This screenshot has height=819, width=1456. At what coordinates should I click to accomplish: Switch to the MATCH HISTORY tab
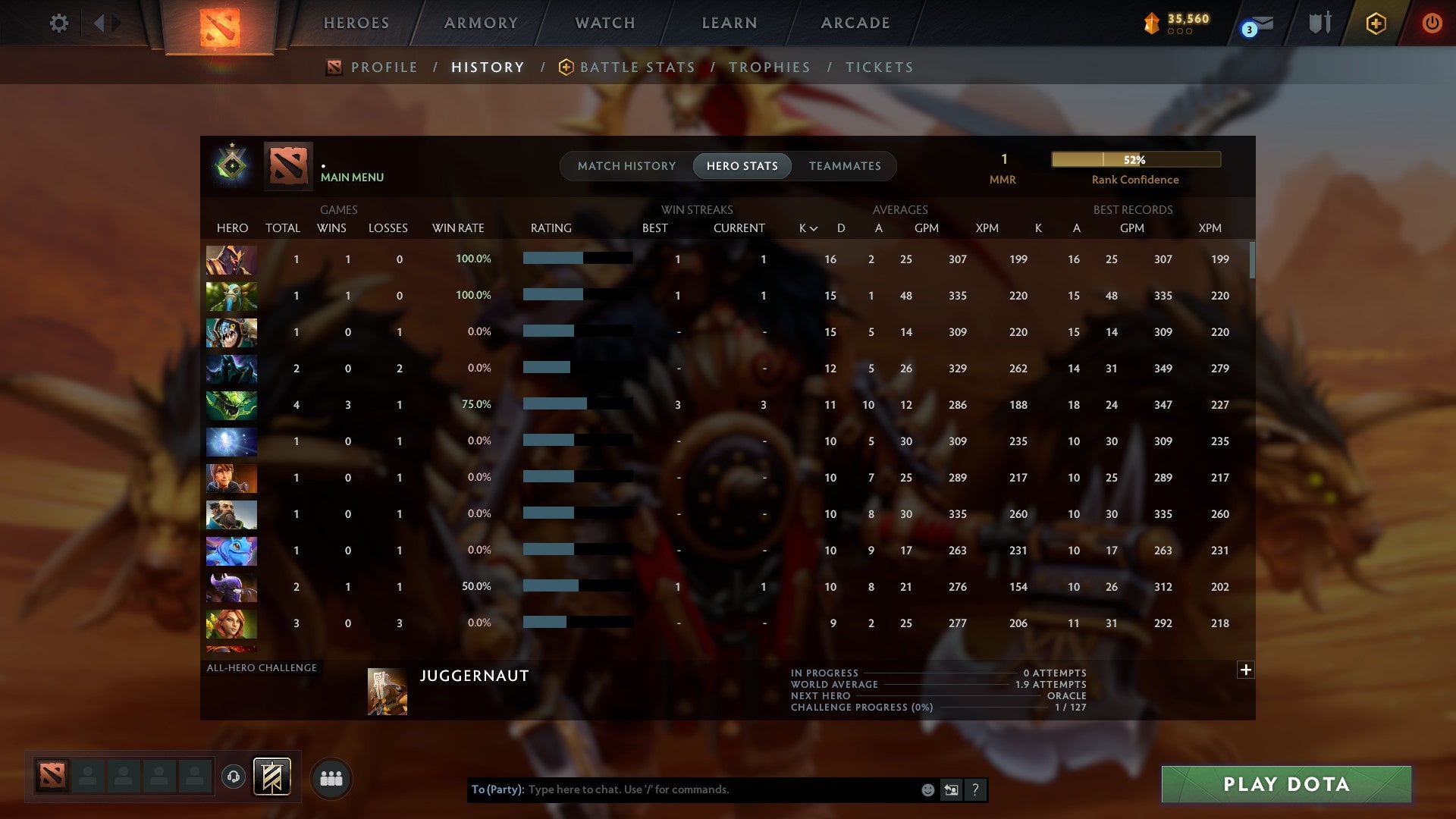(626, 166)
